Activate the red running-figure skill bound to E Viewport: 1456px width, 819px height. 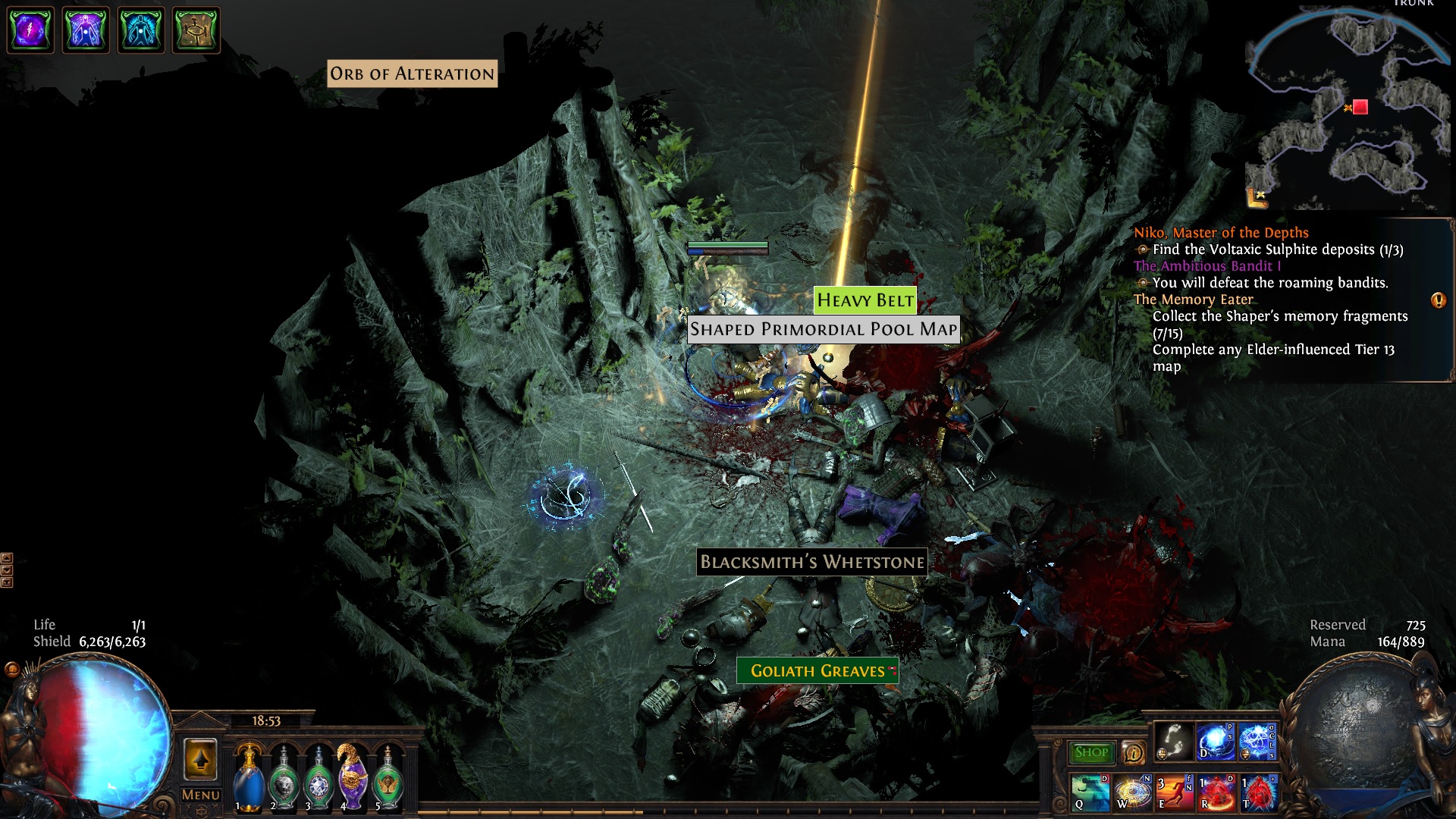[x=1174, y=792]
